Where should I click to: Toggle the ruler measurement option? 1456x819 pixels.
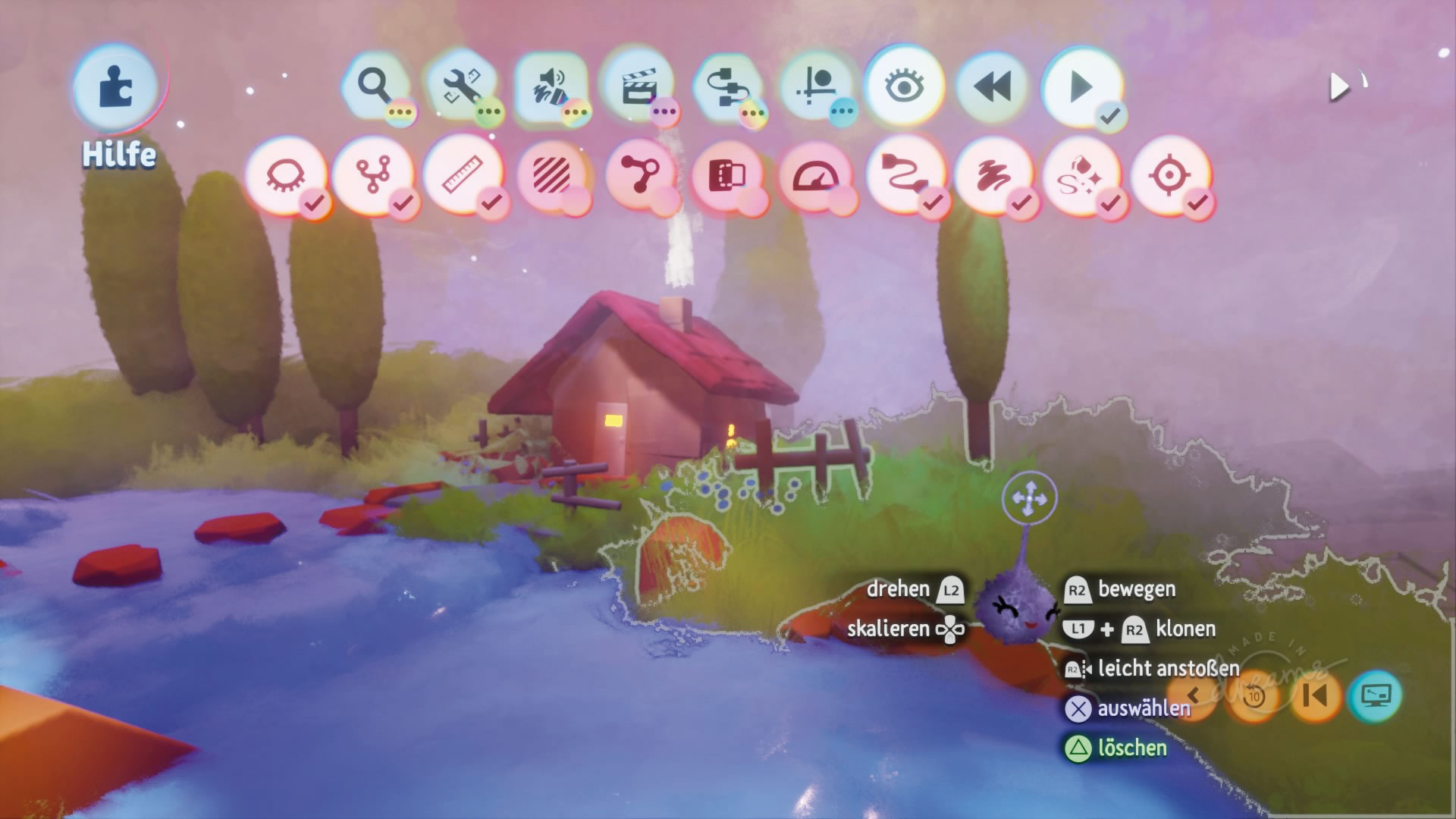click(x=463, y=177)
